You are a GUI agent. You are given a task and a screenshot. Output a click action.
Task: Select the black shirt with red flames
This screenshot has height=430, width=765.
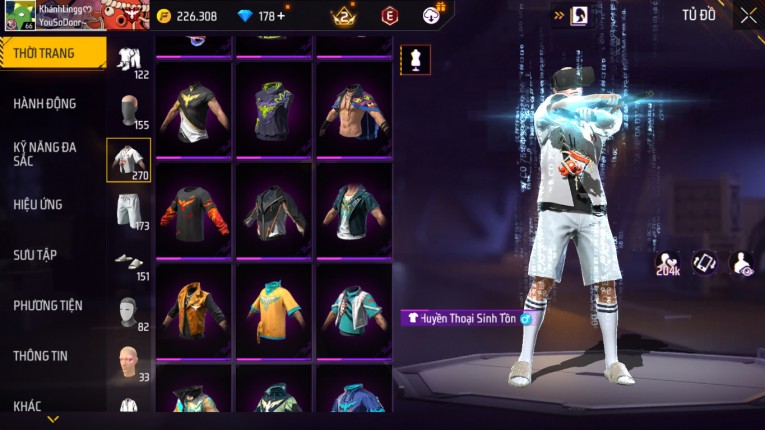point(194,209)
